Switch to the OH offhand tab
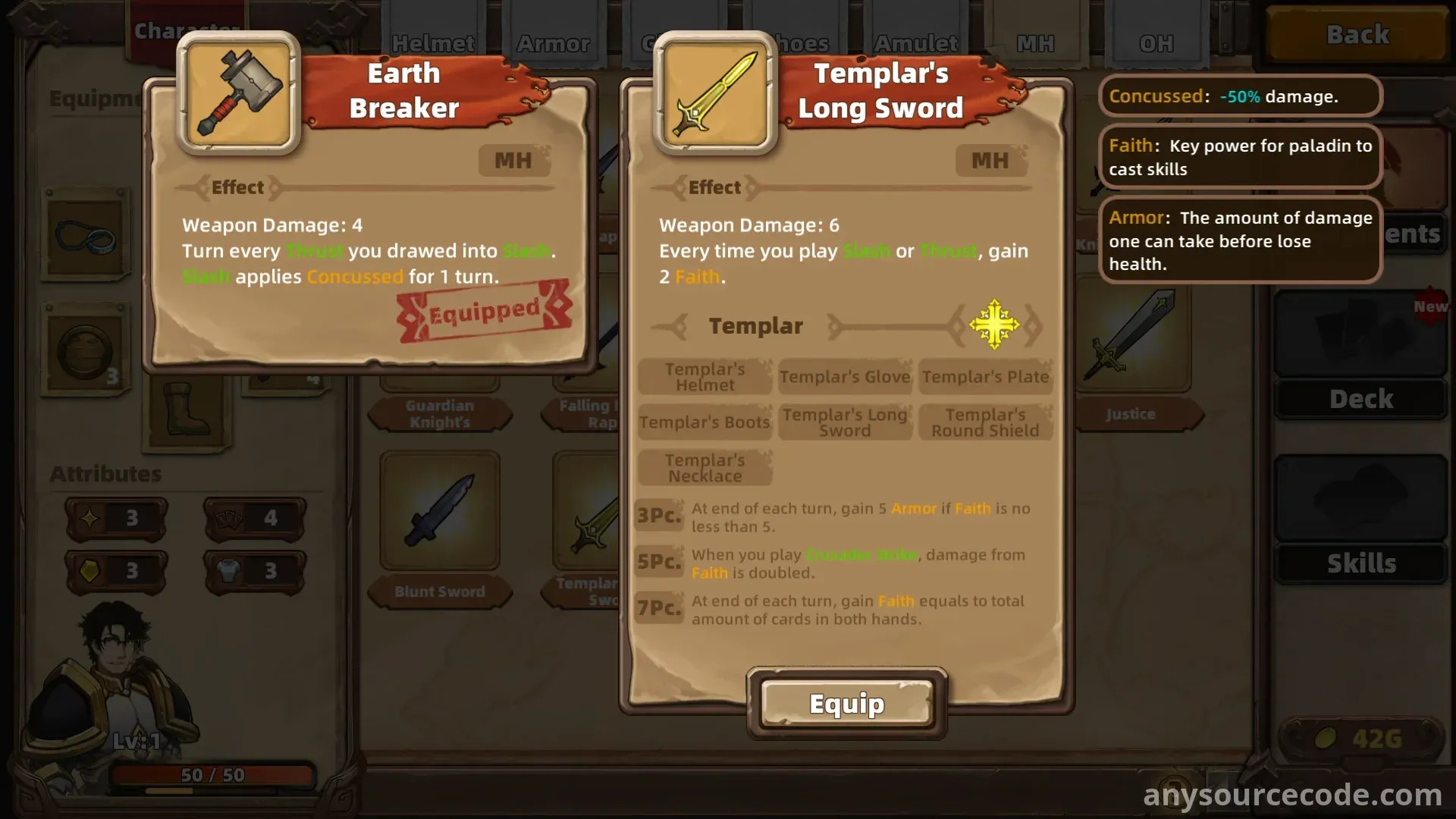Image resolution: width=1456 pixels, height=819 pixels. (1156, 43)
